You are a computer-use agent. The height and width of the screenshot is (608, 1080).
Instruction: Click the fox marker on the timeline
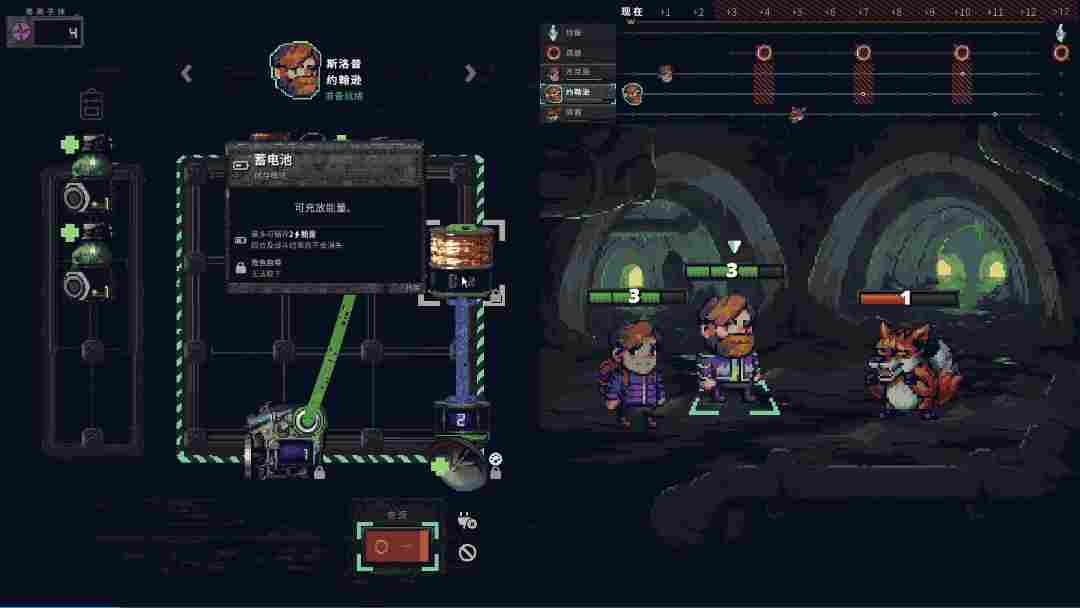pos(797,114)
